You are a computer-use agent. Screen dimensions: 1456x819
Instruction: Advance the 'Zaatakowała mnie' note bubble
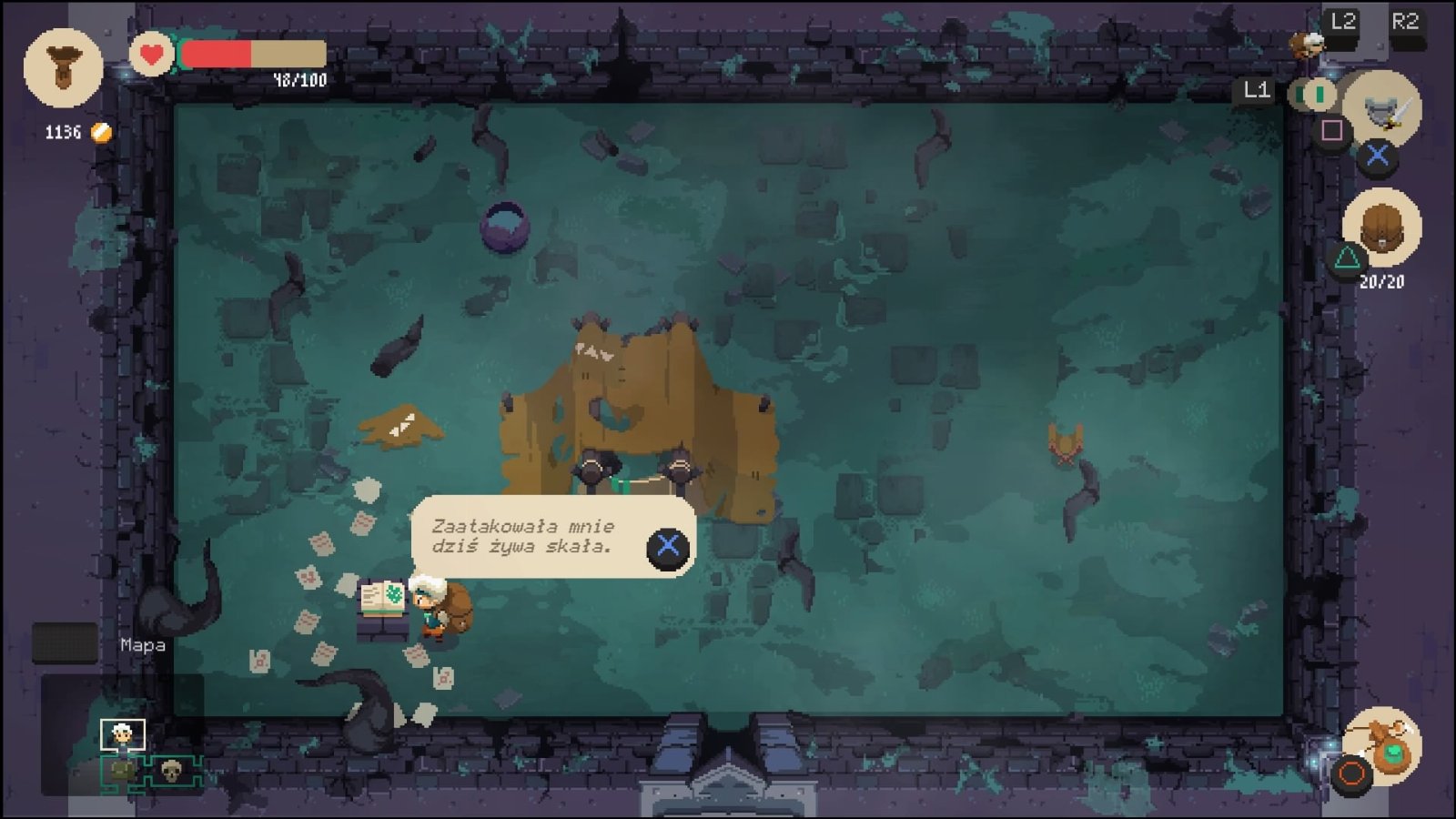pos(667,546)
